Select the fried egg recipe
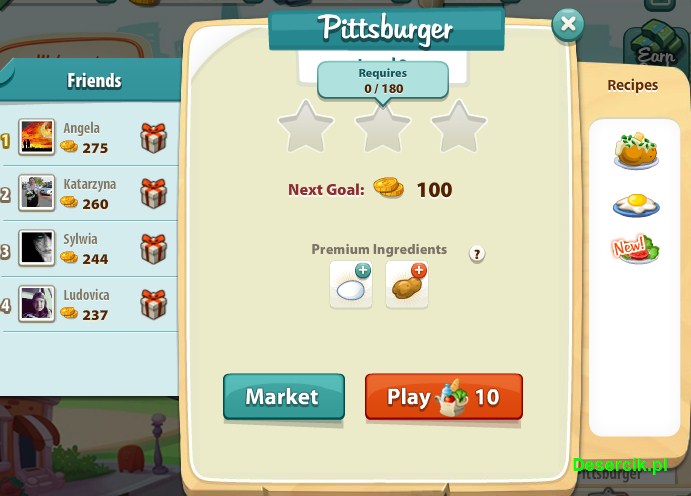This screenshot has height=496, width=691. [x=636, y=204]
